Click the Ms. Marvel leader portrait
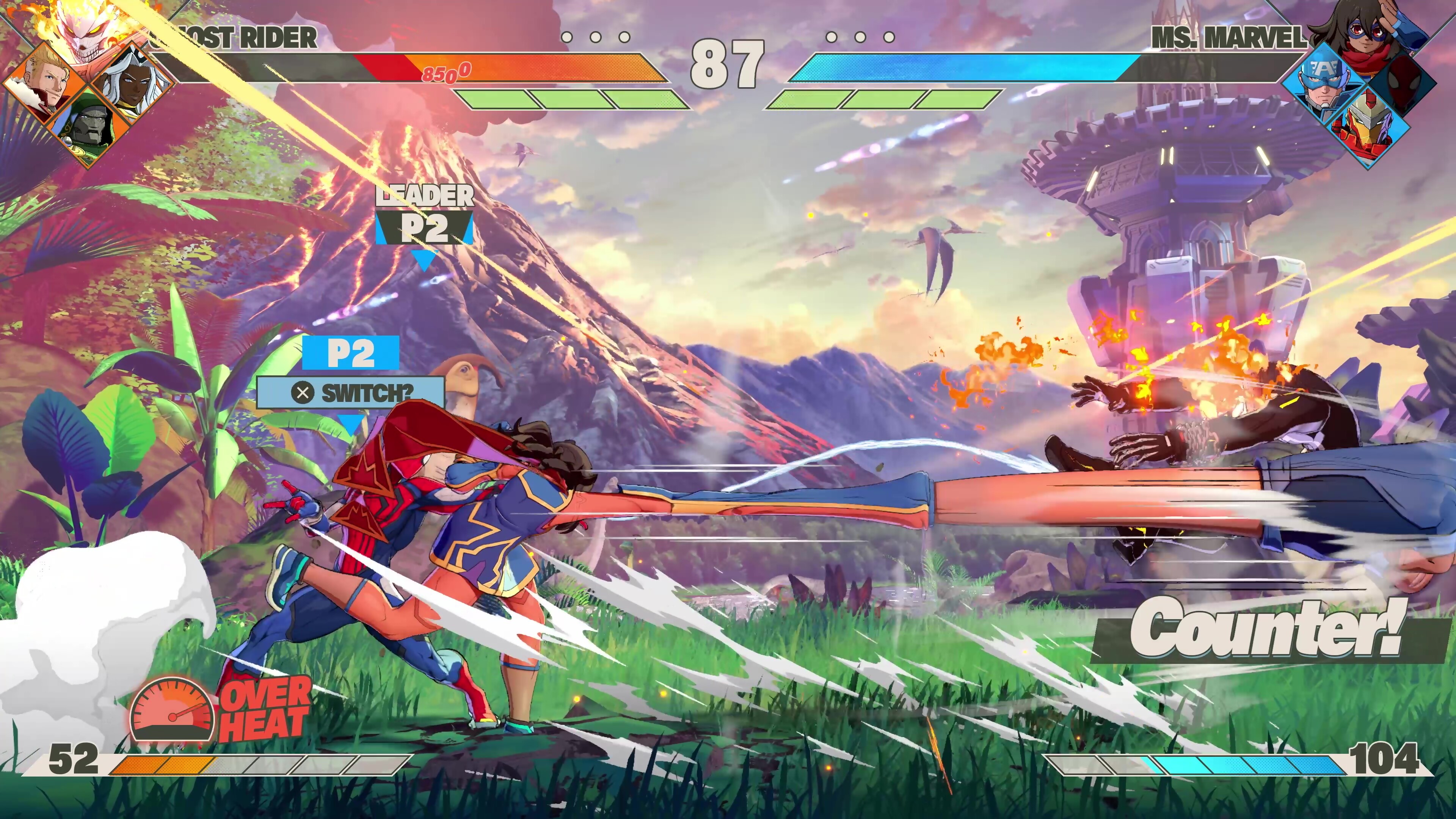Image resolution: width=1456 pixels, height=819 pixels. [x=1368, y=34]
